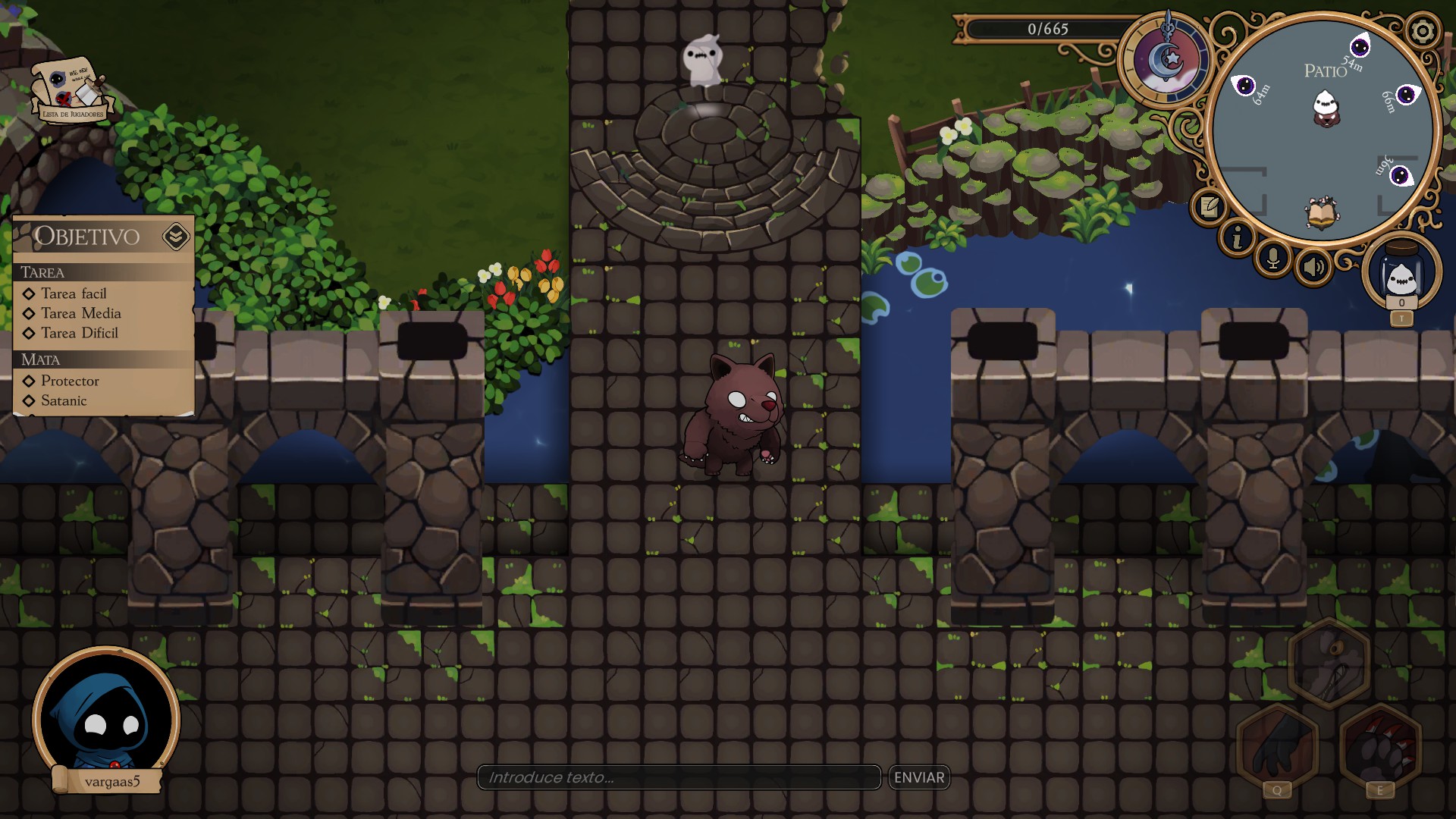
Task: Toggle the microphone
Action: pos(1273,259)
